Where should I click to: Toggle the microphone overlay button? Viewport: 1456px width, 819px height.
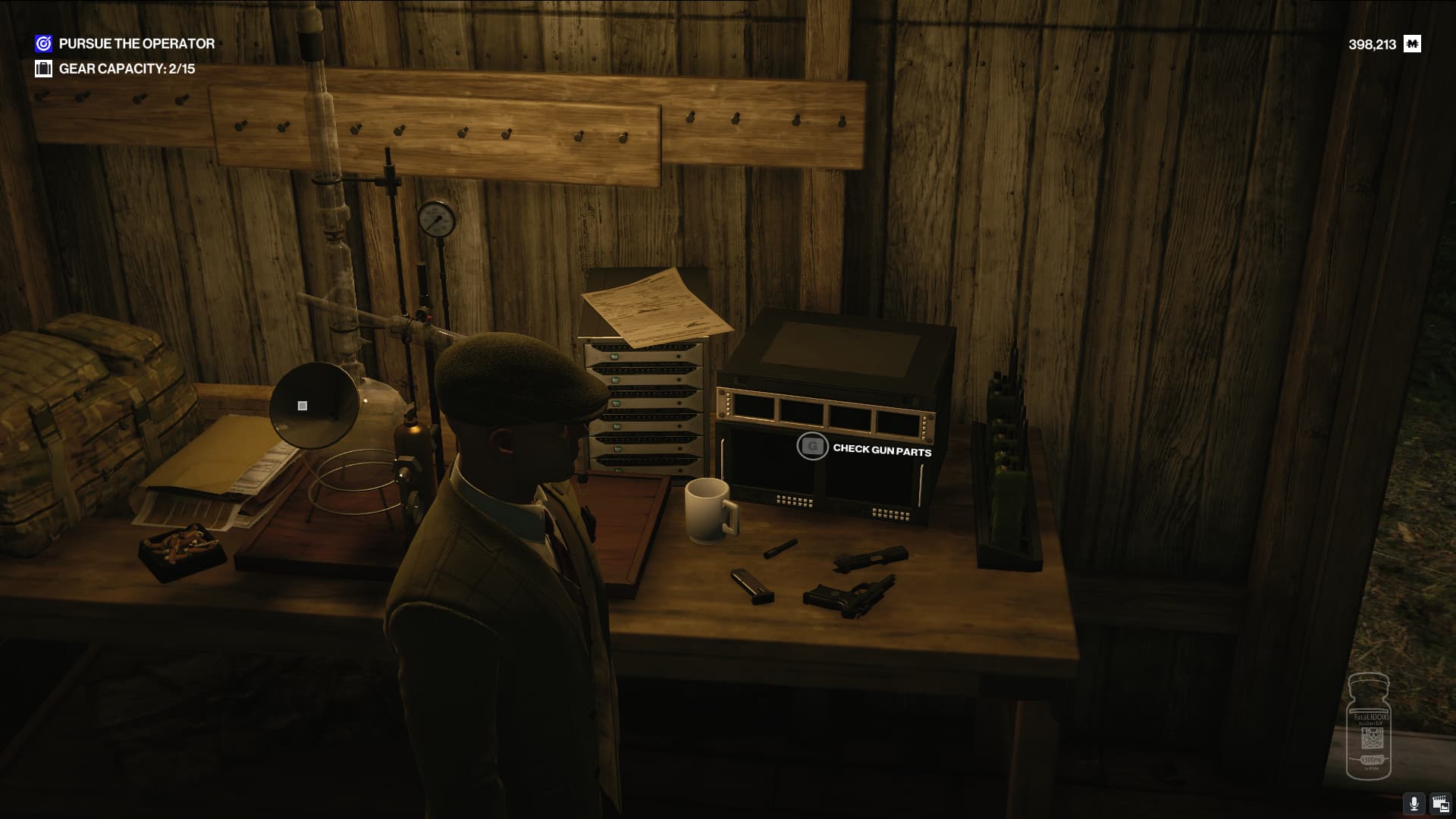click(x=1414, y=804)
